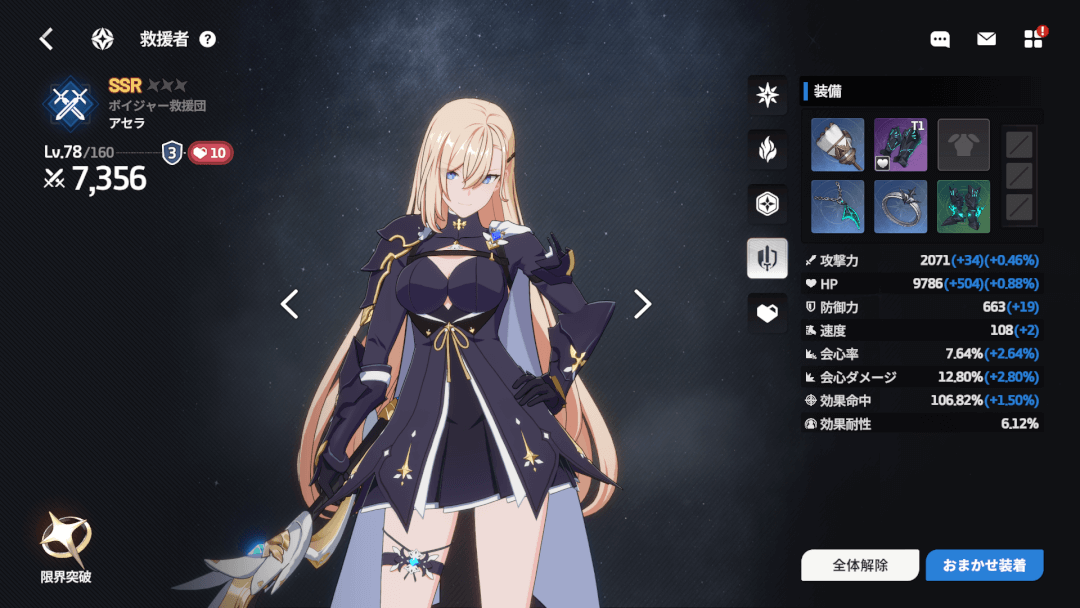The image size is (1080, 608).
Task: Select the T1 gloves equipment slot
Action: pos(900,145)
